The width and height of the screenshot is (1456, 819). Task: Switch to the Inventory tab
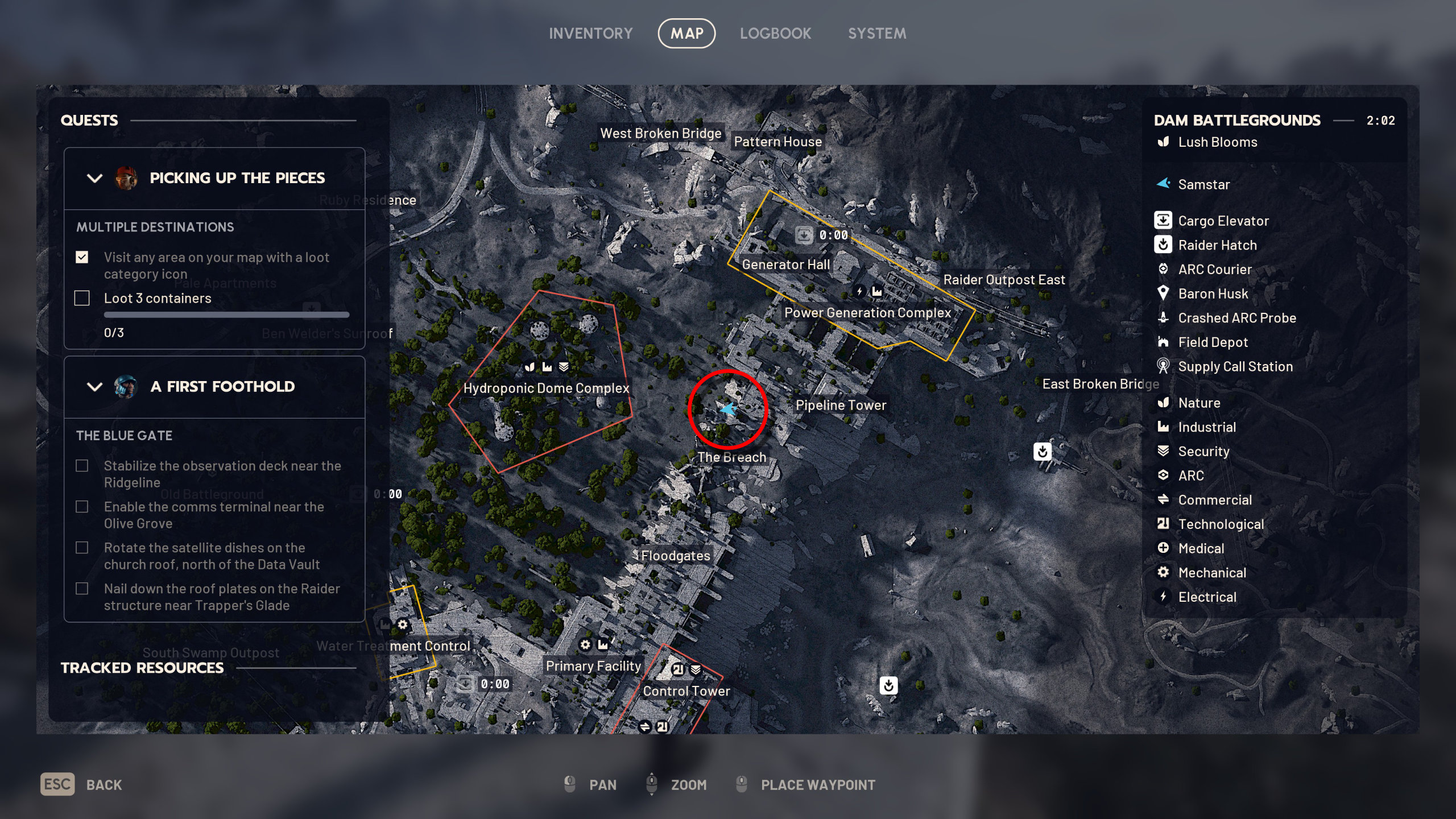point(590,34)
